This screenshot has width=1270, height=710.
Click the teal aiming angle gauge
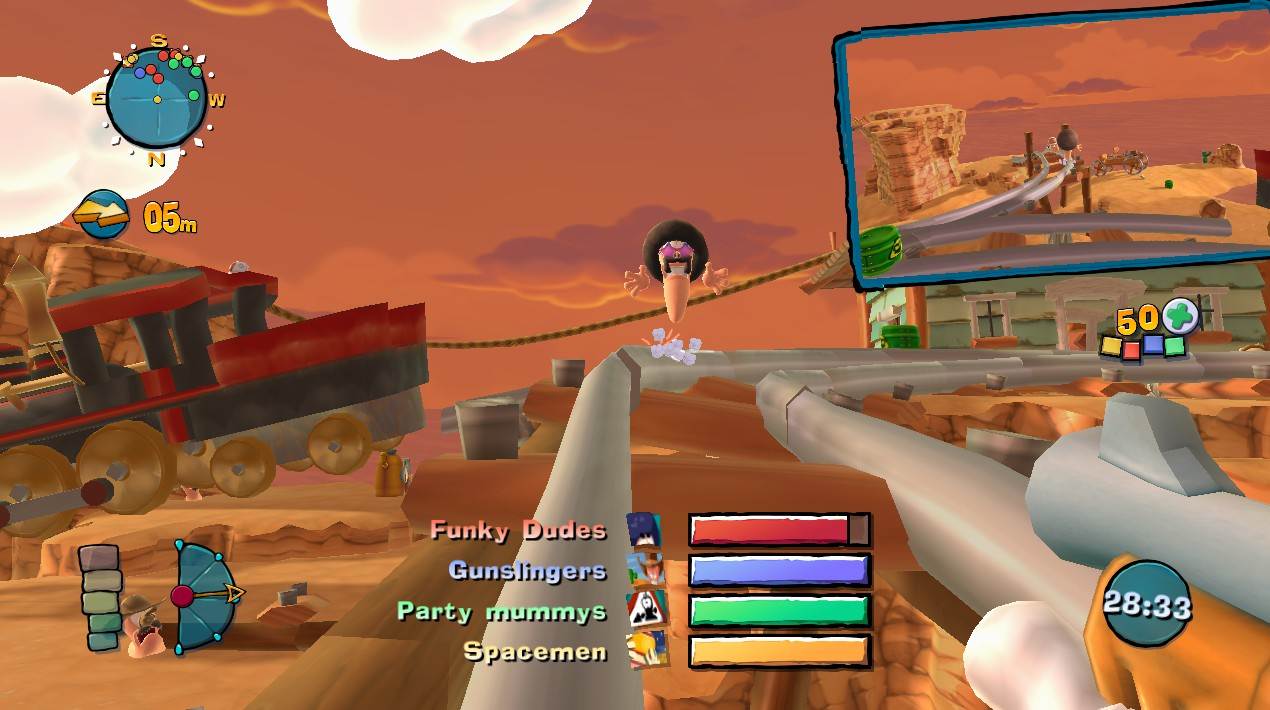coord(203,597)
